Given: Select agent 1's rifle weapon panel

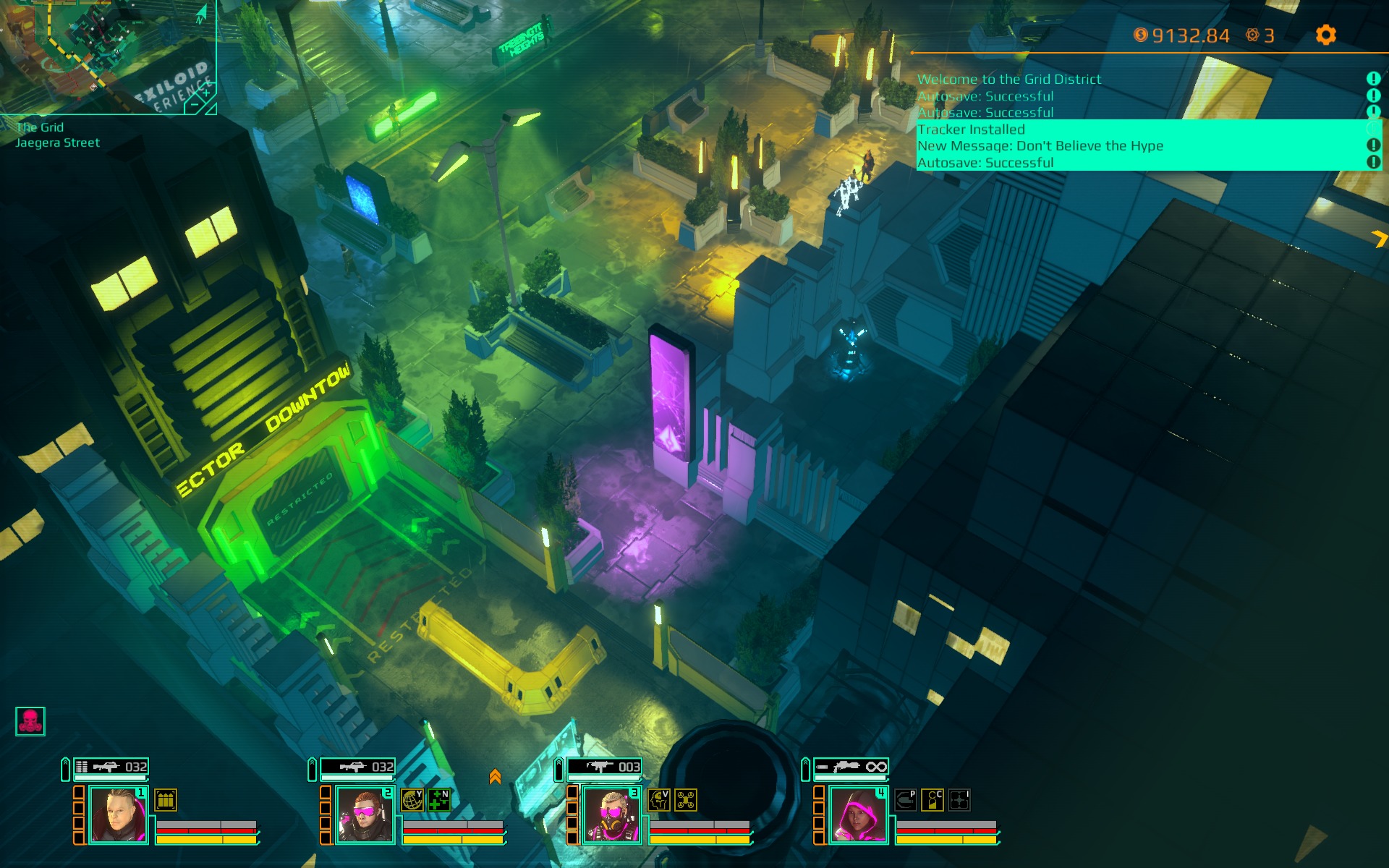Looking at the screenshot, I should click(111, 767).
